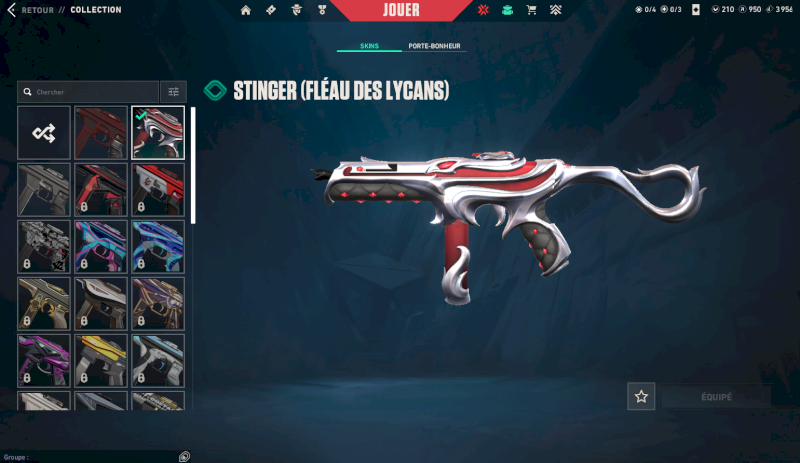Mark skin as favorite with star button
The width and height of the screenshot is (800, 463).
pyautogui.click(x=641, y=396)
